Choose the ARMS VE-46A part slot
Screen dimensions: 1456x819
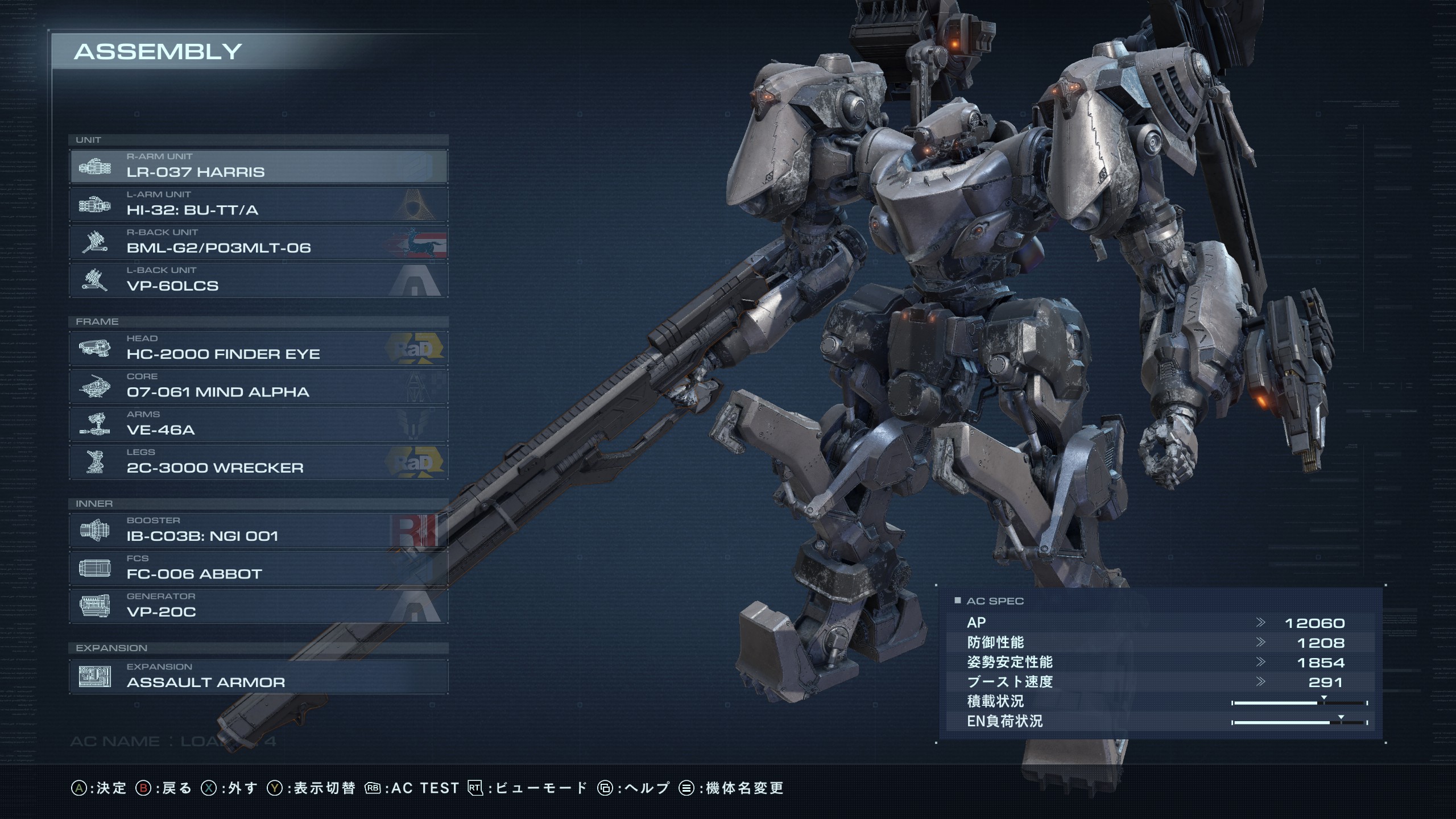(x=259, y=424)
